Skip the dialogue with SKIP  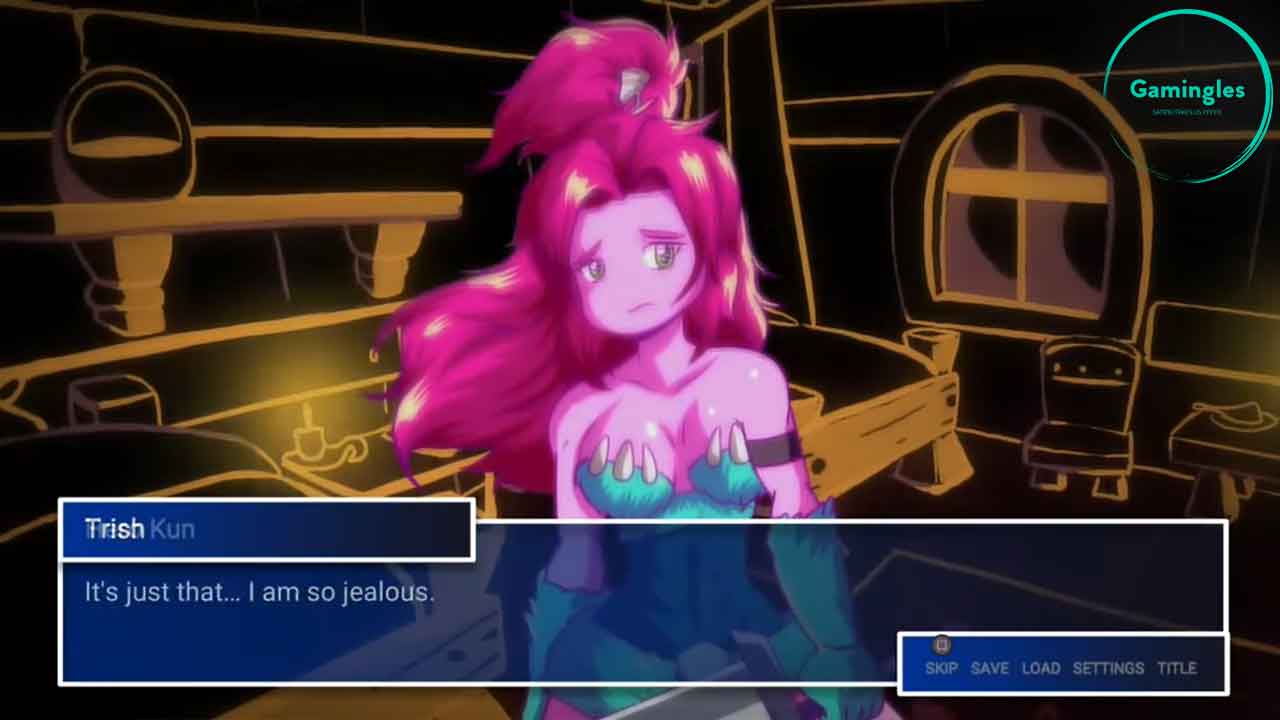(x=941, y=668)
